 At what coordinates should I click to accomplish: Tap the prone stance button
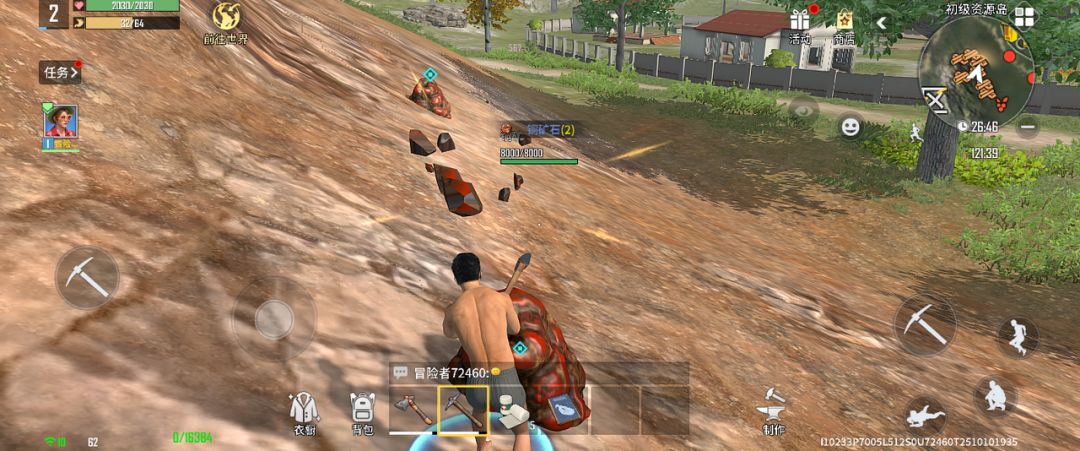point(925,414)
